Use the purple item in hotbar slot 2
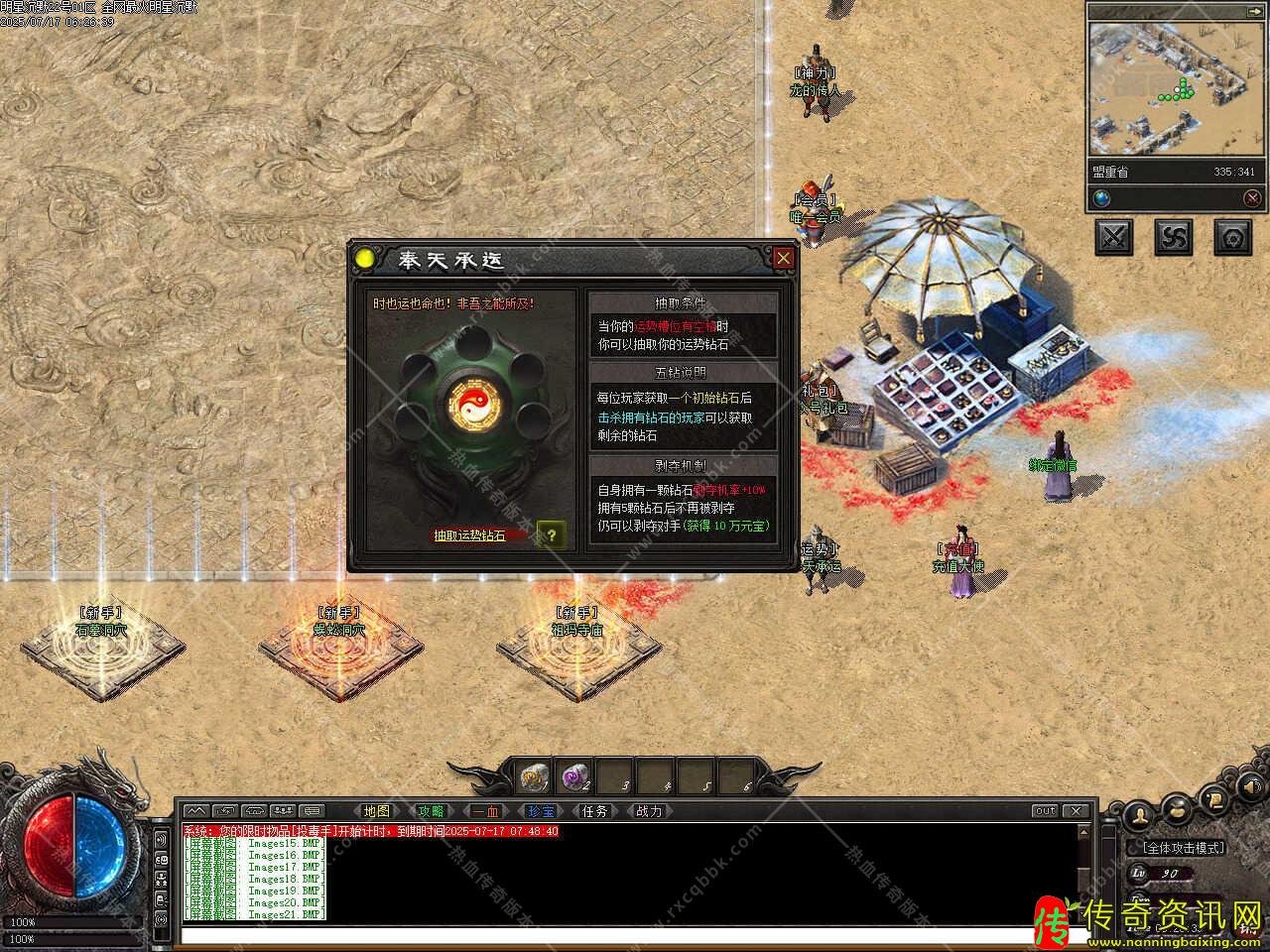The width and height of the screenshot is (1270, 952). click(x=577, y=776)
